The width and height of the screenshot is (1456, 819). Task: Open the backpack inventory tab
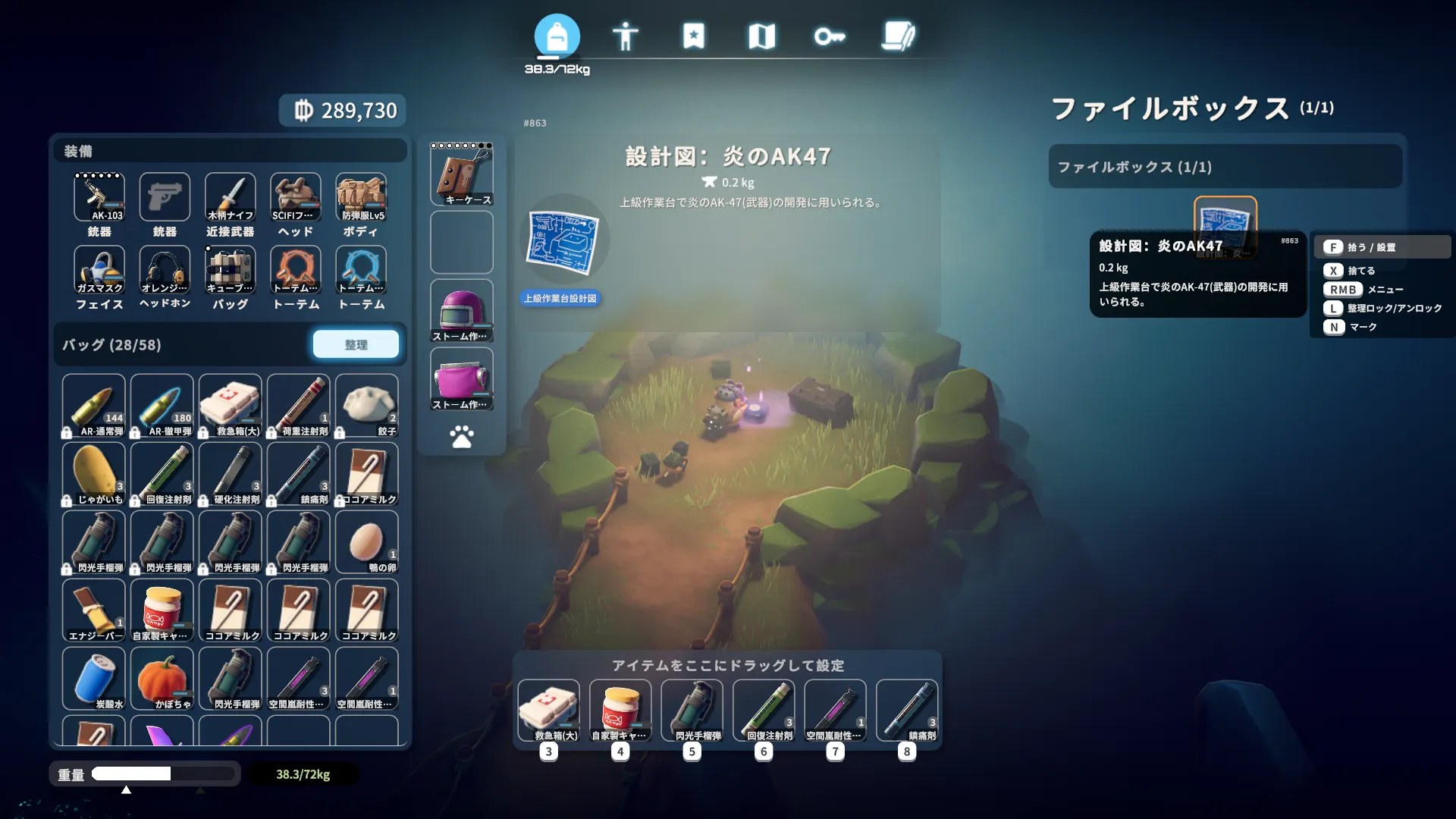pos(557,36)
